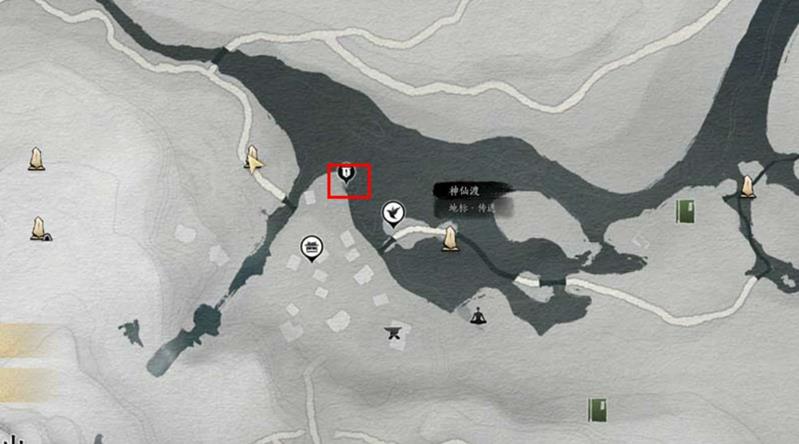This screenshot has width=799, height=444.
Task: Select the red-boxed exclamation map pin
Action: coord(345,176)
